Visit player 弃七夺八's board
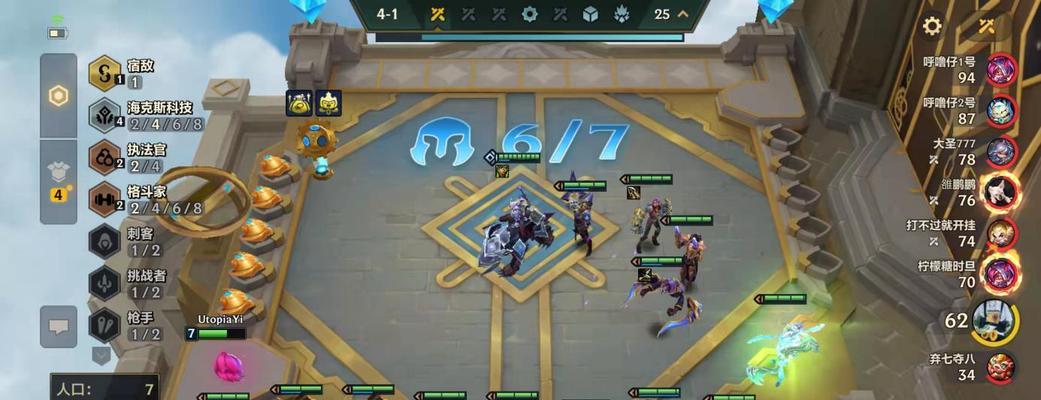Image resolution: width=1041 pixels, height=400 pixels. pyautogui.click(x=1001, y=367)
